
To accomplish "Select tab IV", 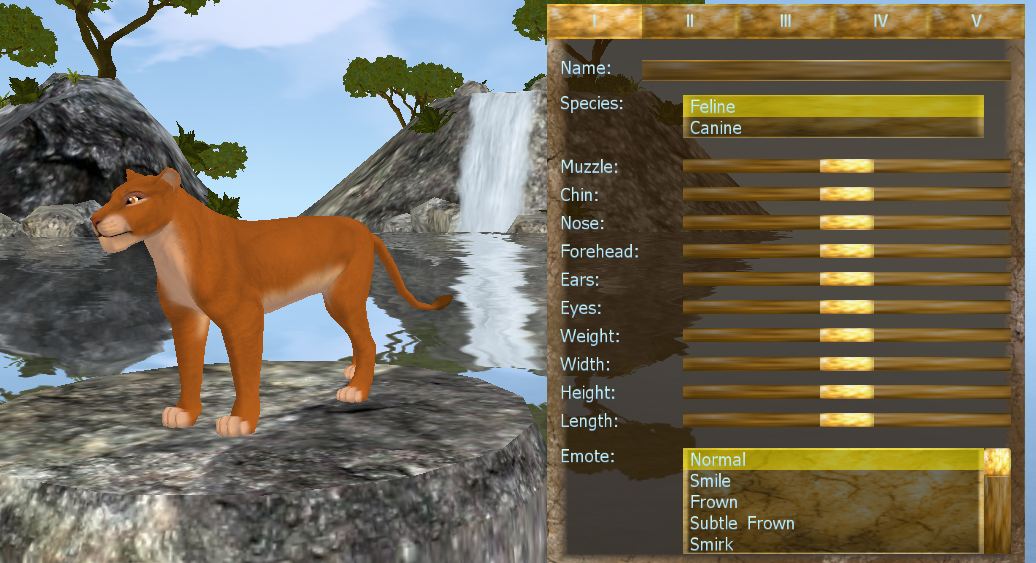I will click(880, 20).
